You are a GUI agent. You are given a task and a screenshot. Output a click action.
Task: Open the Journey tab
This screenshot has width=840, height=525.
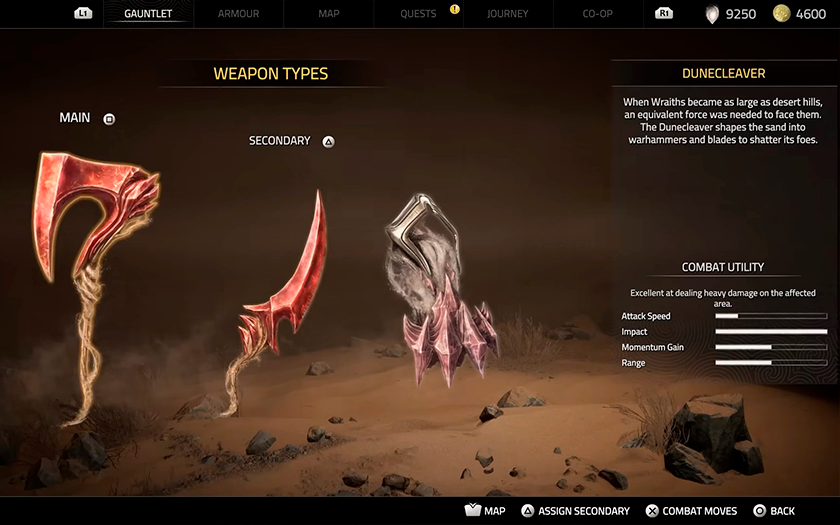coord(508,14)
